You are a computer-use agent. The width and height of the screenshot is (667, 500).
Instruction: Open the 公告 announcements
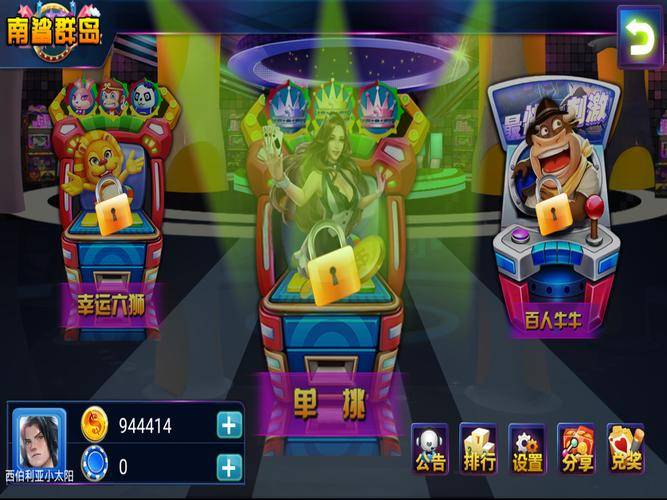[431, 448]
